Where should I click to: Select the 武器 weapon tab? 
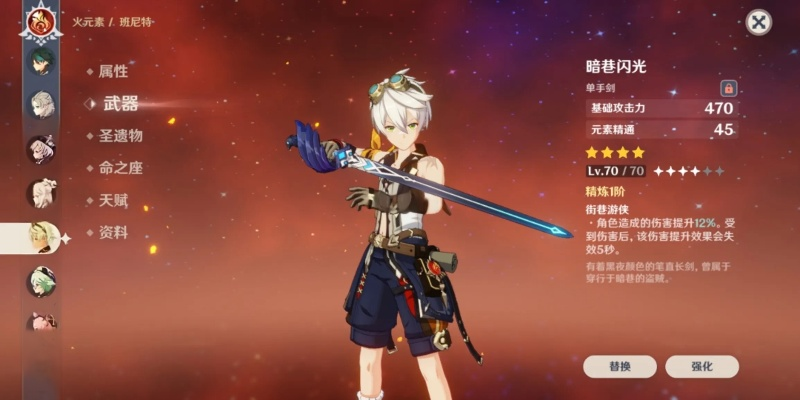pyautogui.click(x=120, y=104)
